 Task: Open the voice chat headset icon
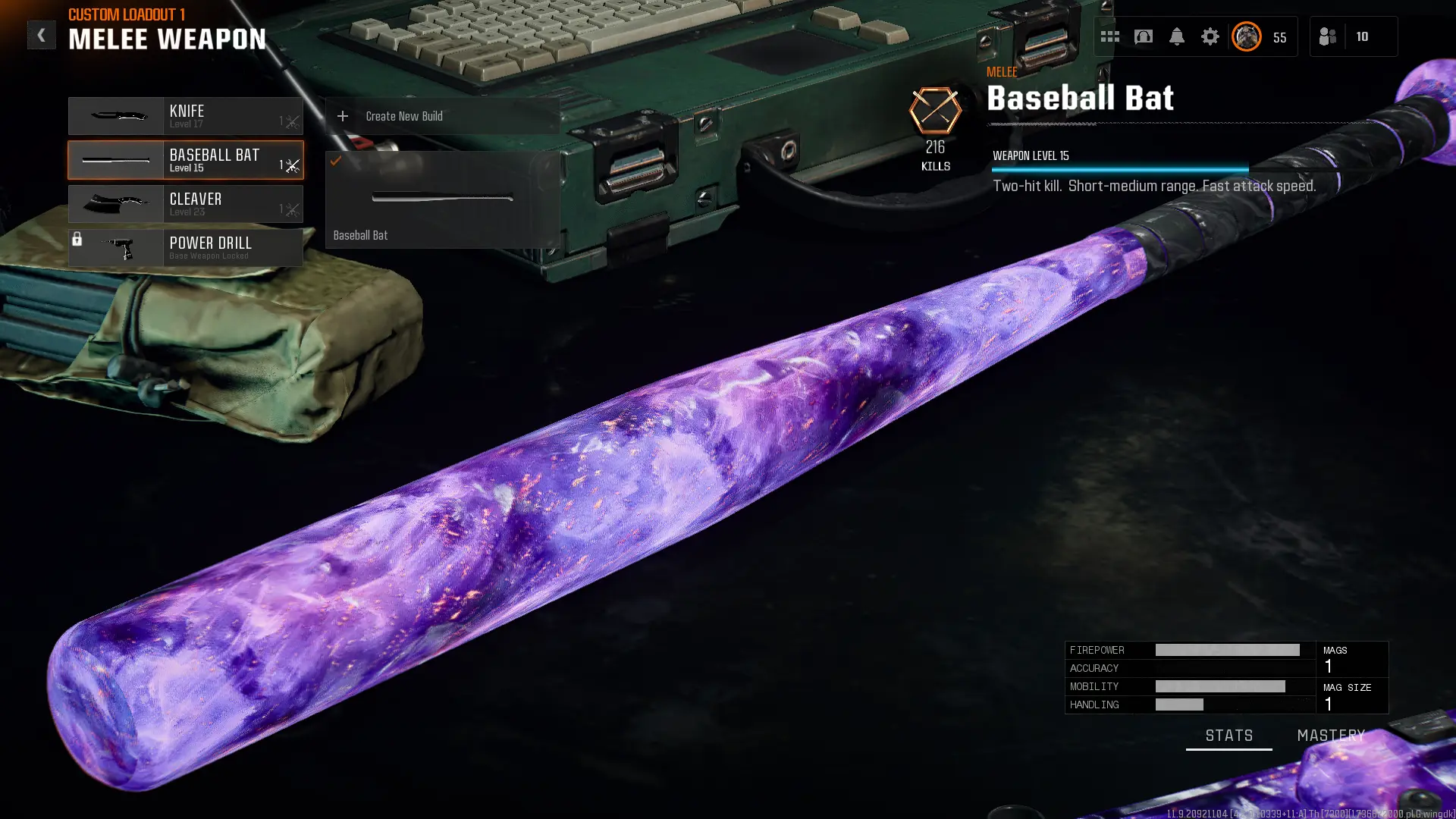click(1144, 36)
